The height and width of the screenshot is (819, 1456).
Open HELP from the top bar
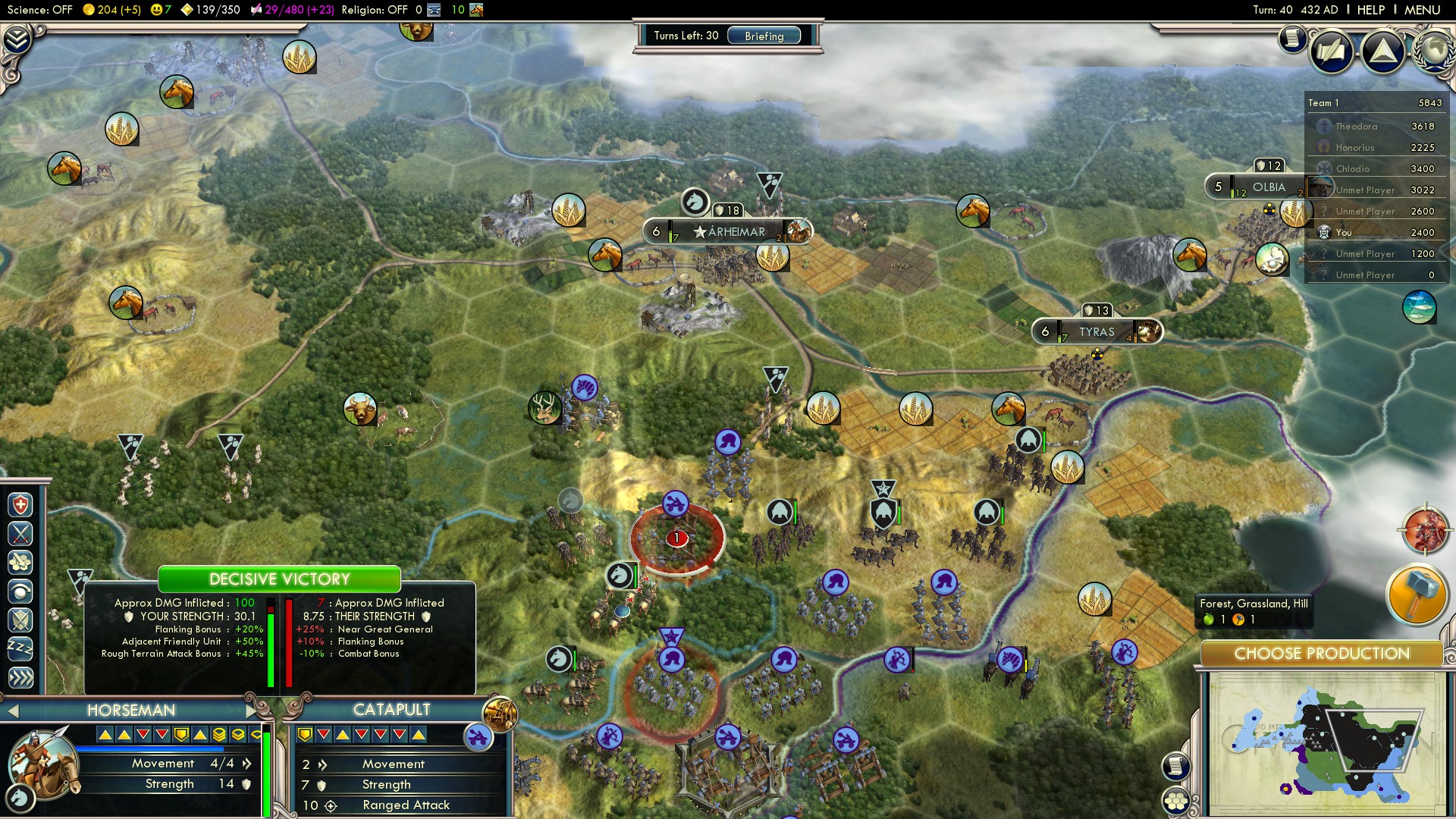point(1373,10)
